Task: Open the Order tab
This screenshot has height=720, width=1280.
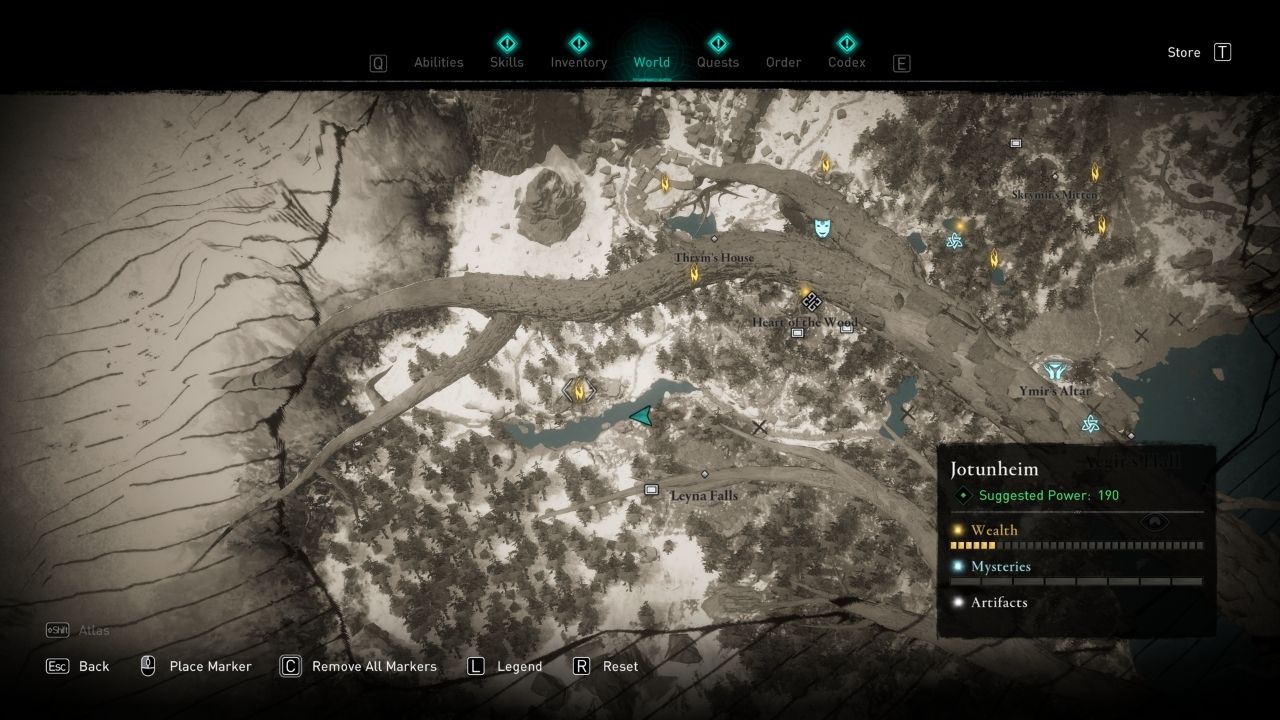Action: click(784, 62)
